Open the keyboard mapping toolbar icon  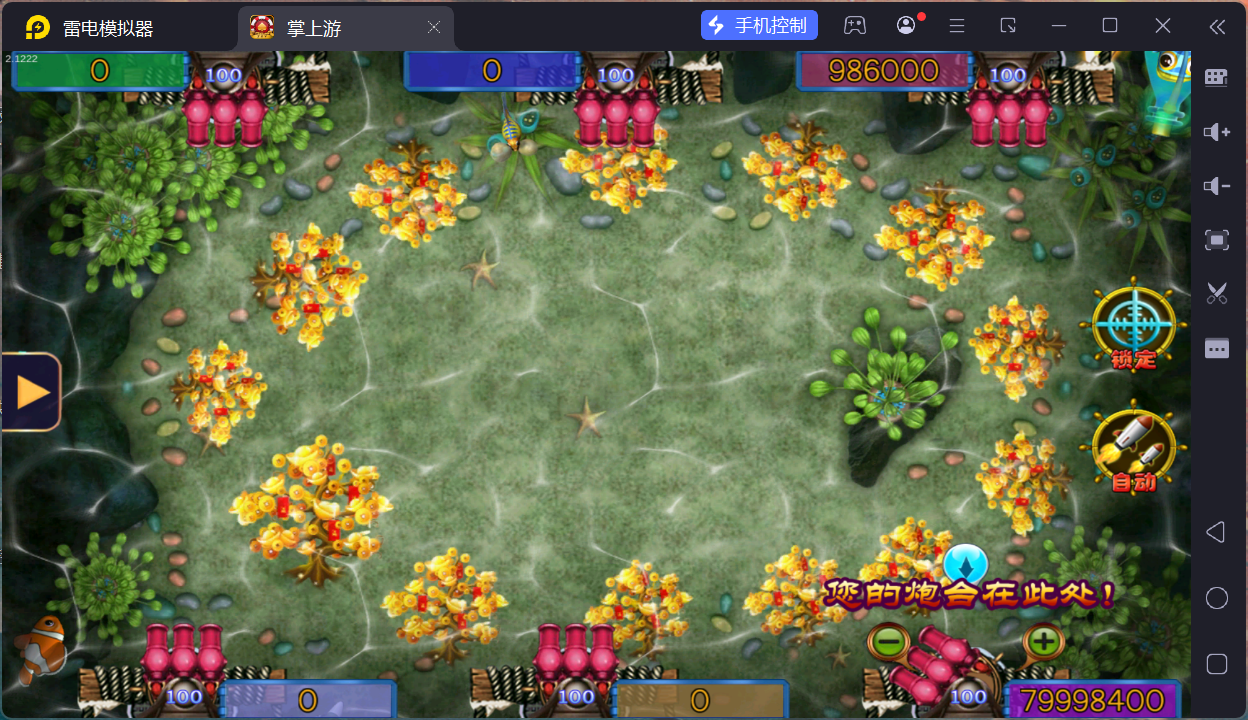pyautogui.click(x=1216, y=78)
